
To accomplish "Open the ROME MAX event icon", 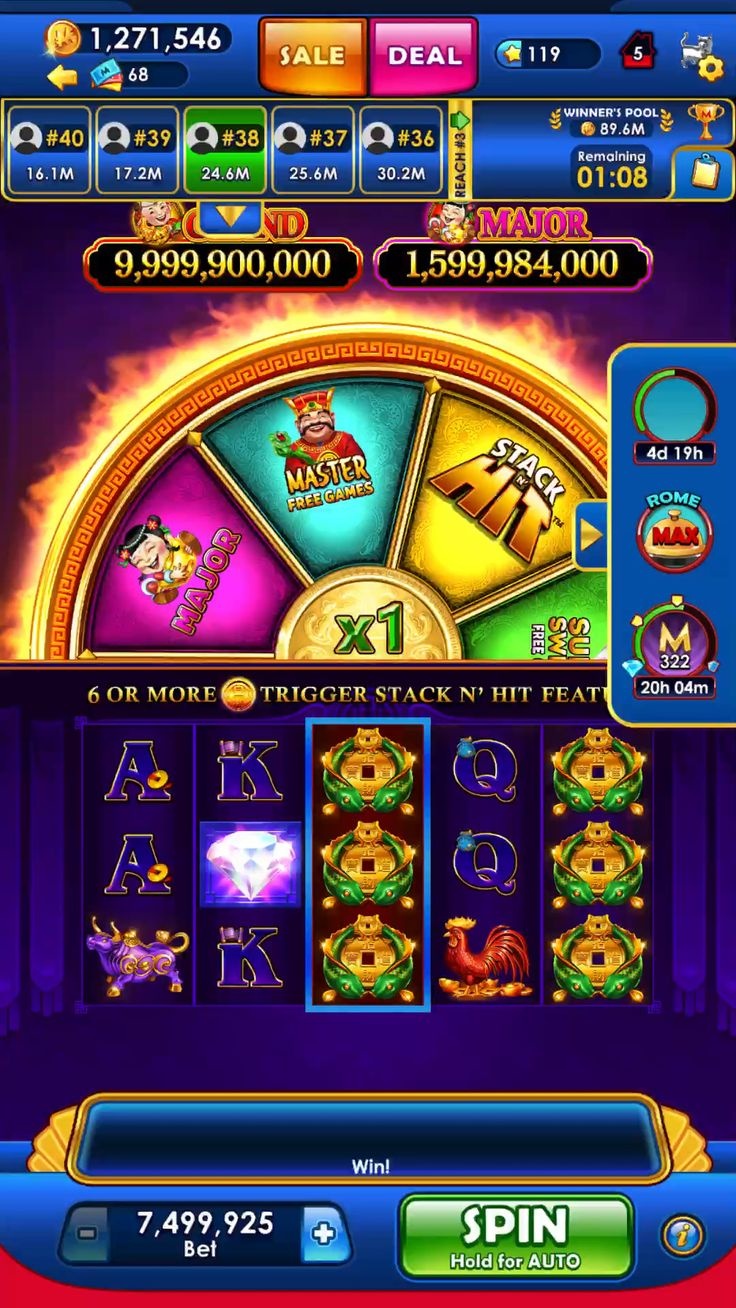I will pos(674,533).
